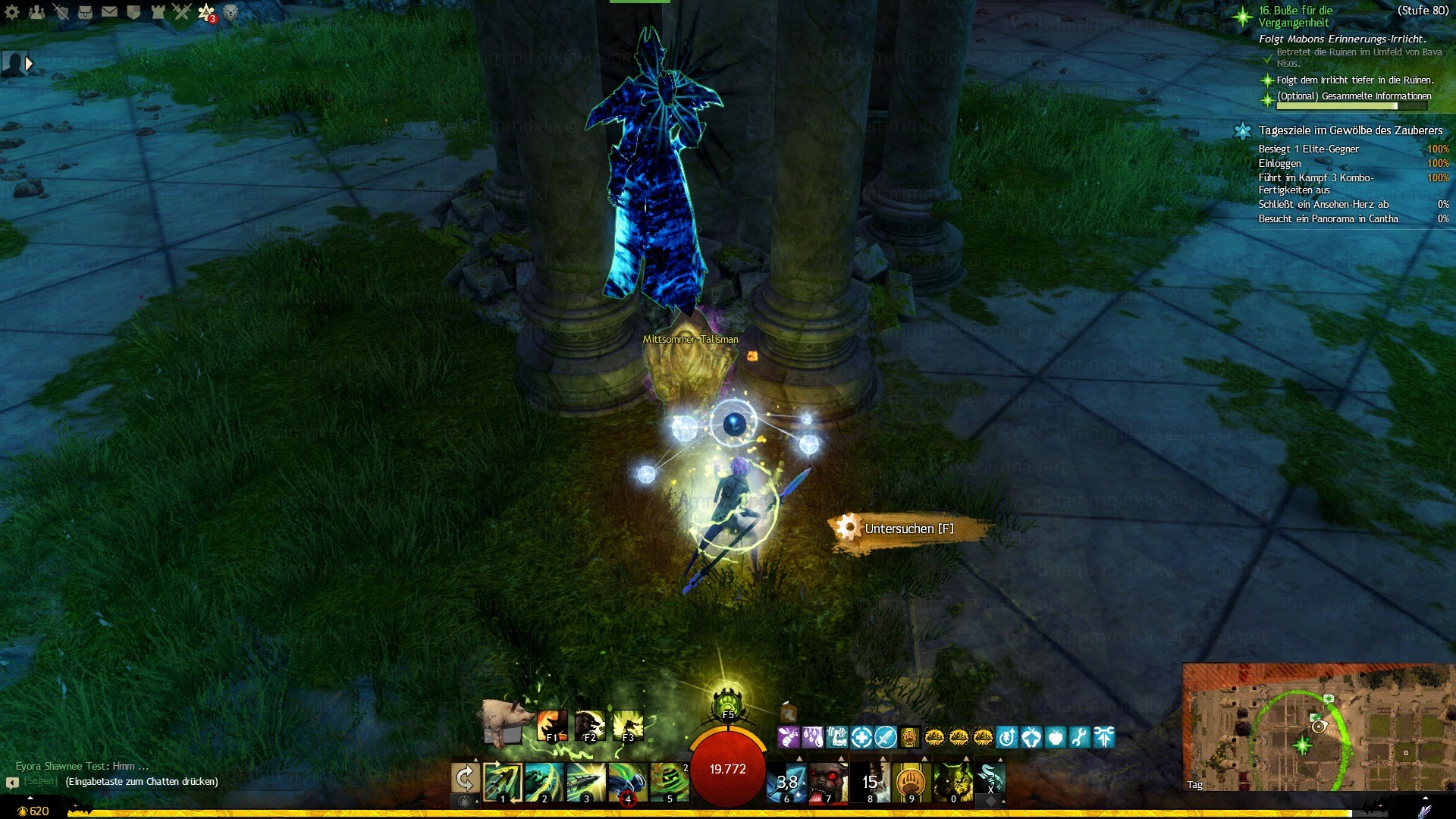Select the Tagesziele im Gewölbe des Zauberers tracker
The width and height of the screenshot is (1456, 819).
[1350, 130]
